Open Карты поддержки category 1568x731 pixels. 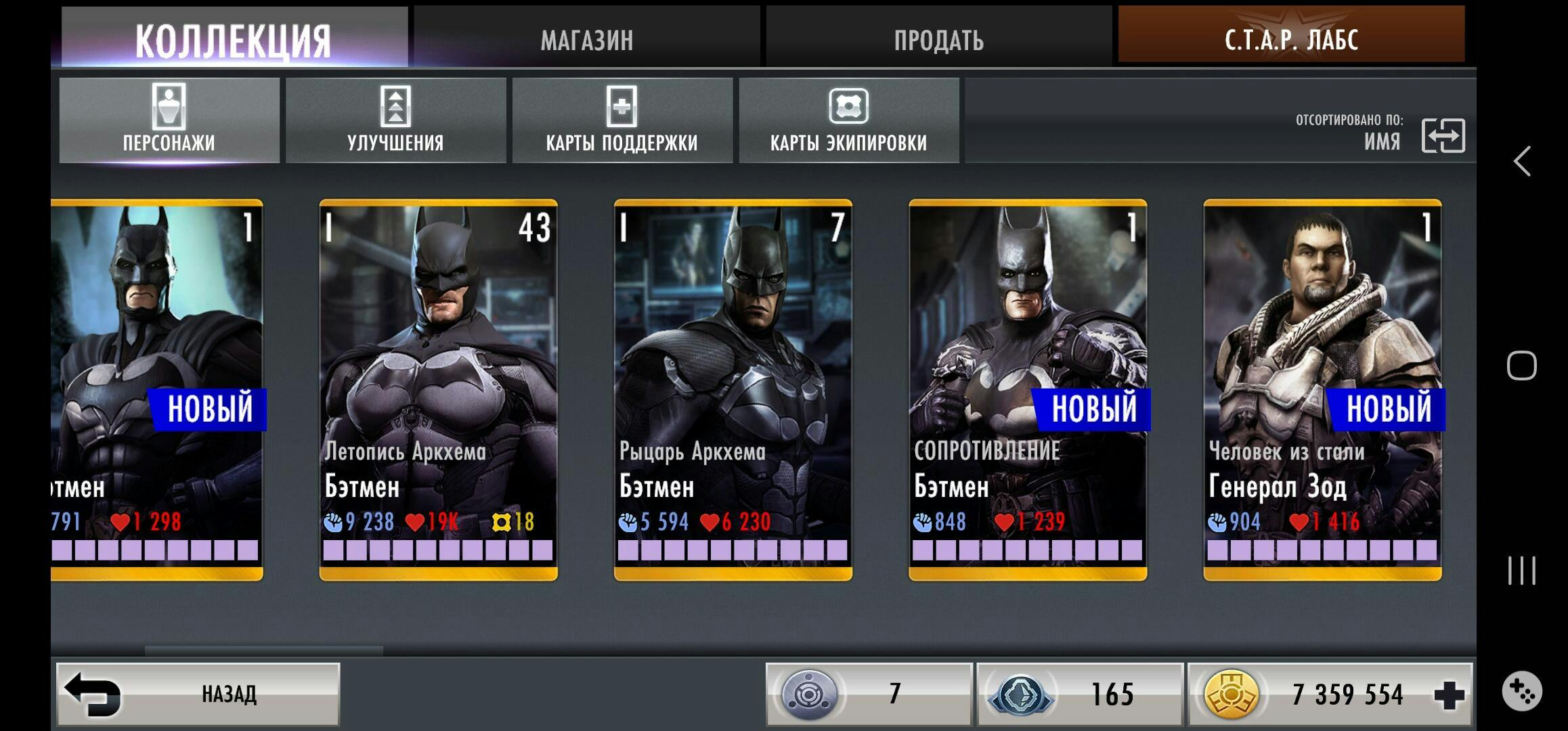point(622,120)
